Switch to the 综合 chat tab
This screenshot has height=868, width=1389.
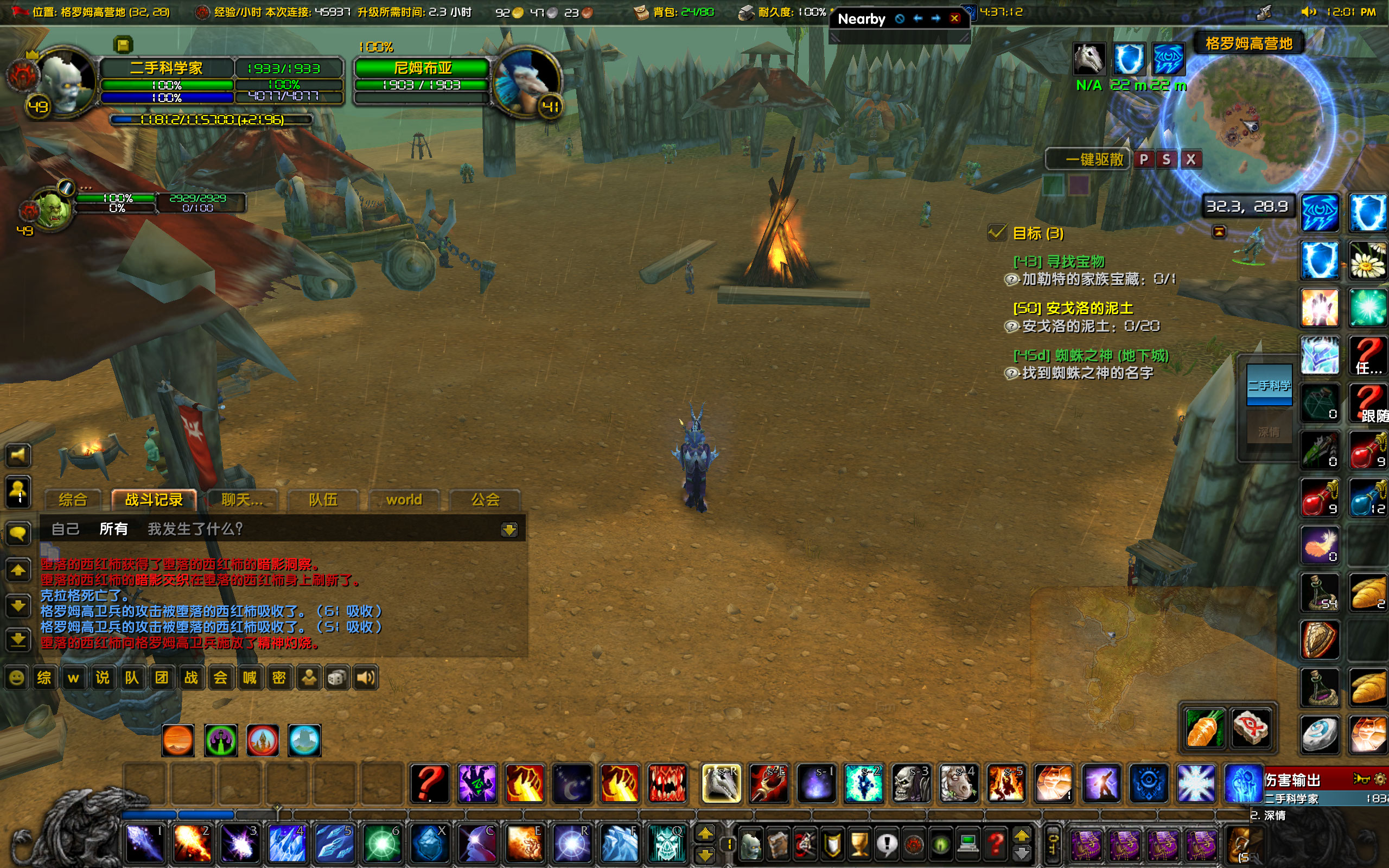(72, 500)
